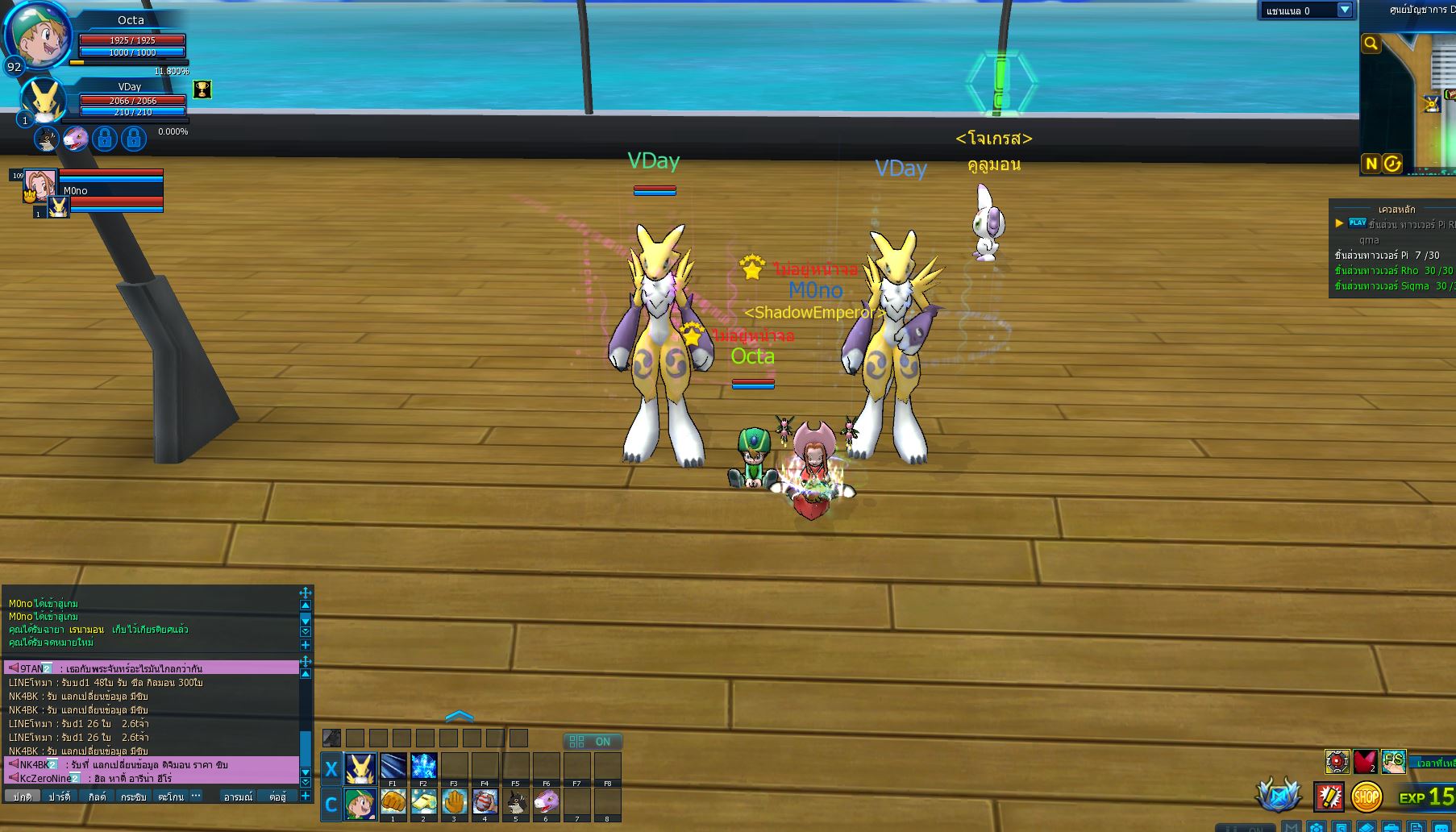Switch to the กิลด์ (guild) chat tab
Image resolution: width=1456 pixels, height=832 pixels.
[x=97, y=797]
